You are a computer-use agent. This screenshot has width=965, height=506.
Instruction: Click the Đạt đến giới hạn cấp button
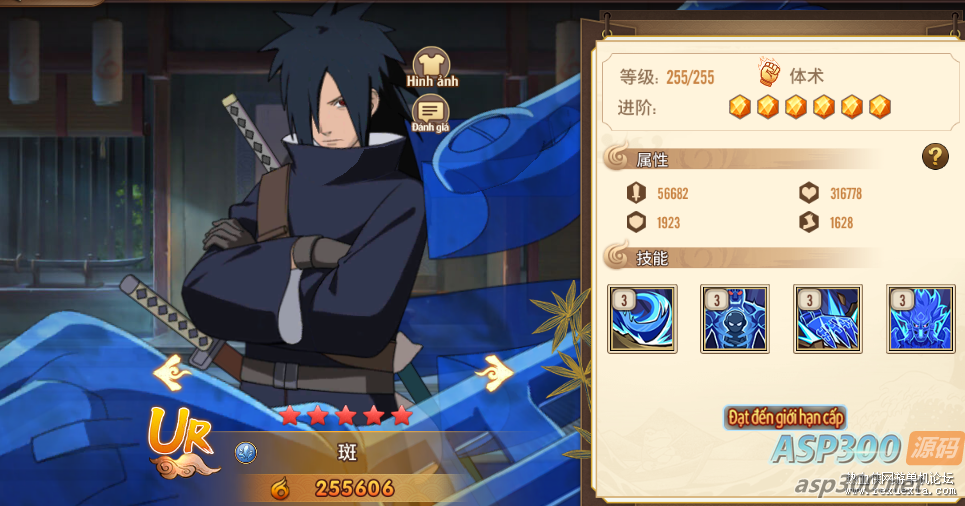pyautogui.click(x=787, y=416)
